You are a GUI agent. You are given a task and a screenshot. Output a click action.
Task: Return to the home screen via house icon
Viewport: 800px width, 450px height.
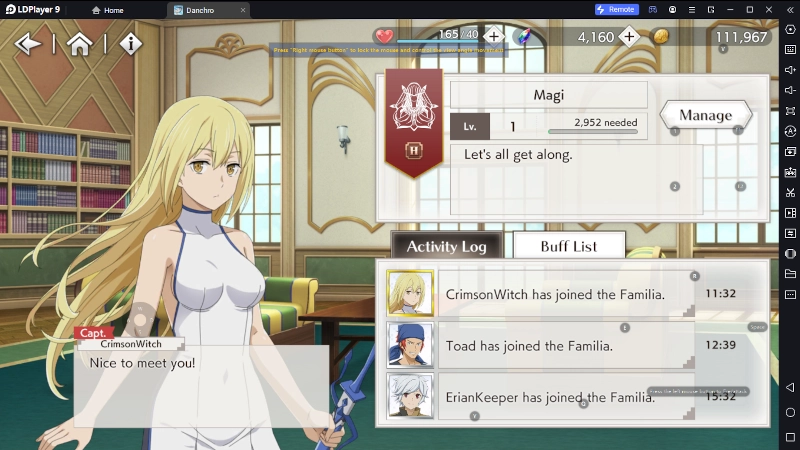[x=80, y=44]
